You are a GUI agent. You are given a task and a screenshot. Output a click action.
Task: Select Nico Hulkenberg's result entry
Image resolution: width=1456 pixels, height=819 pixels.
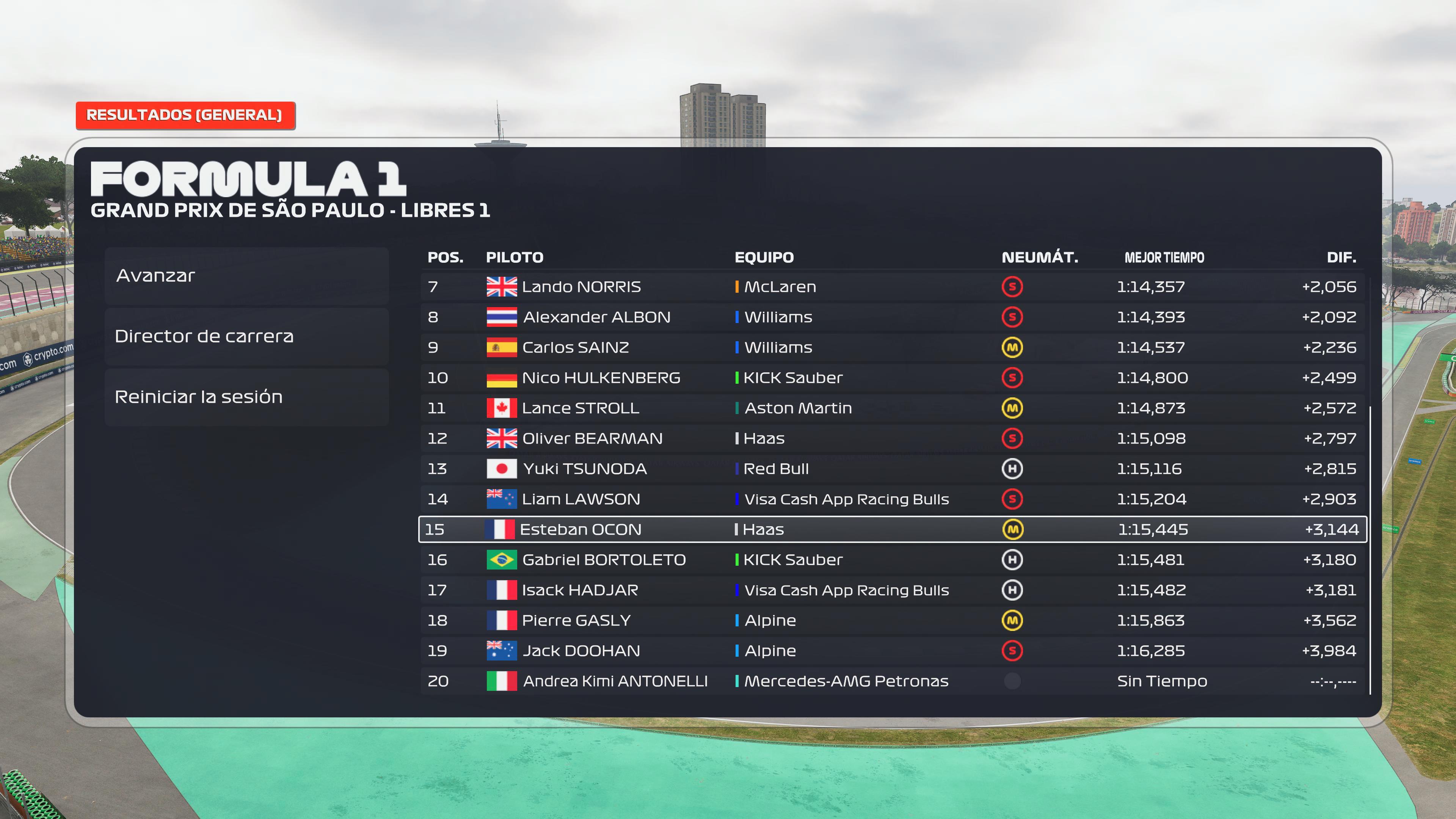[892, 378]
